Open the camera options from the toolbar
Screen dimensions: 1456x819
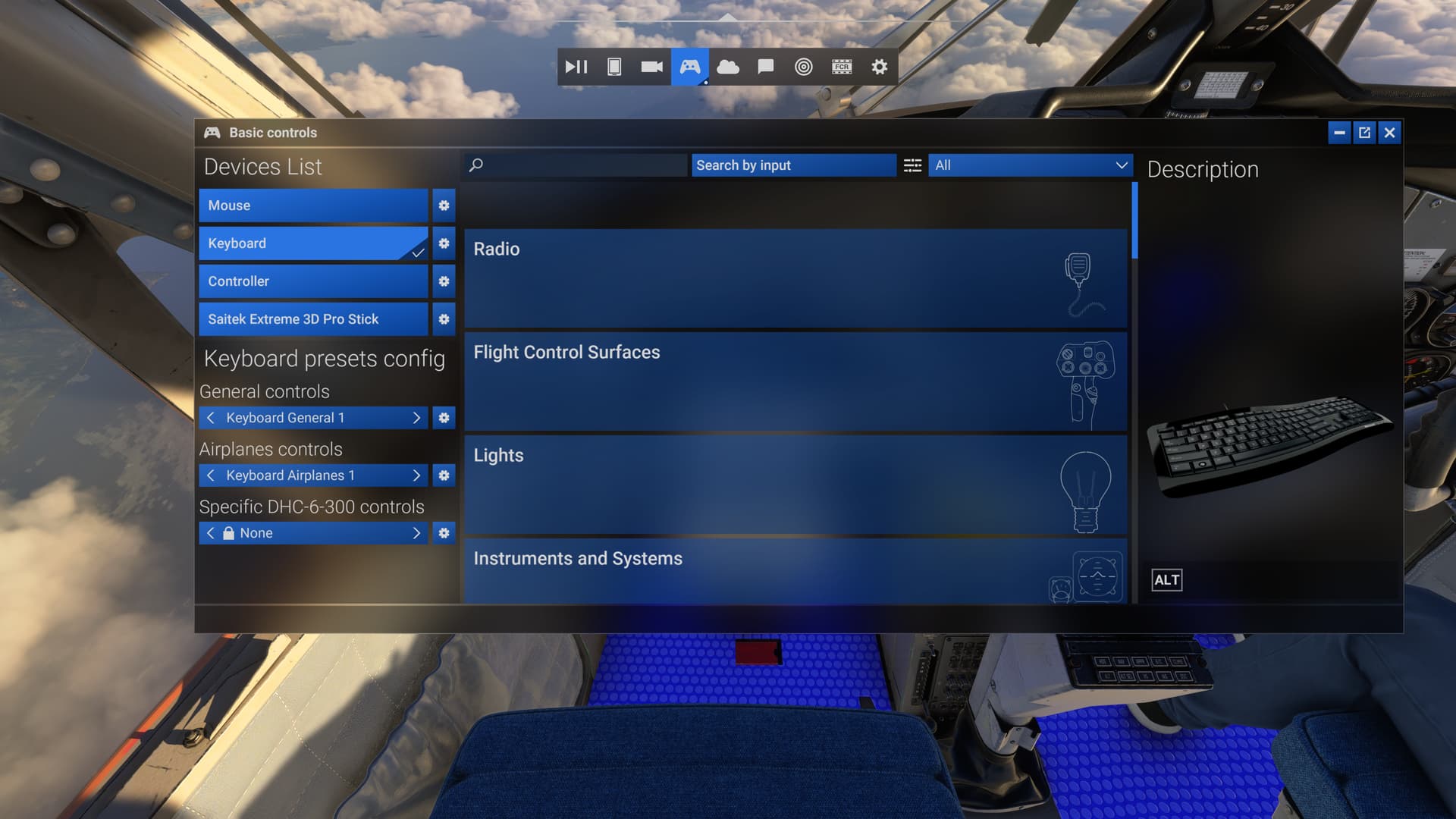pyautogui.click(x=651, y=67)
